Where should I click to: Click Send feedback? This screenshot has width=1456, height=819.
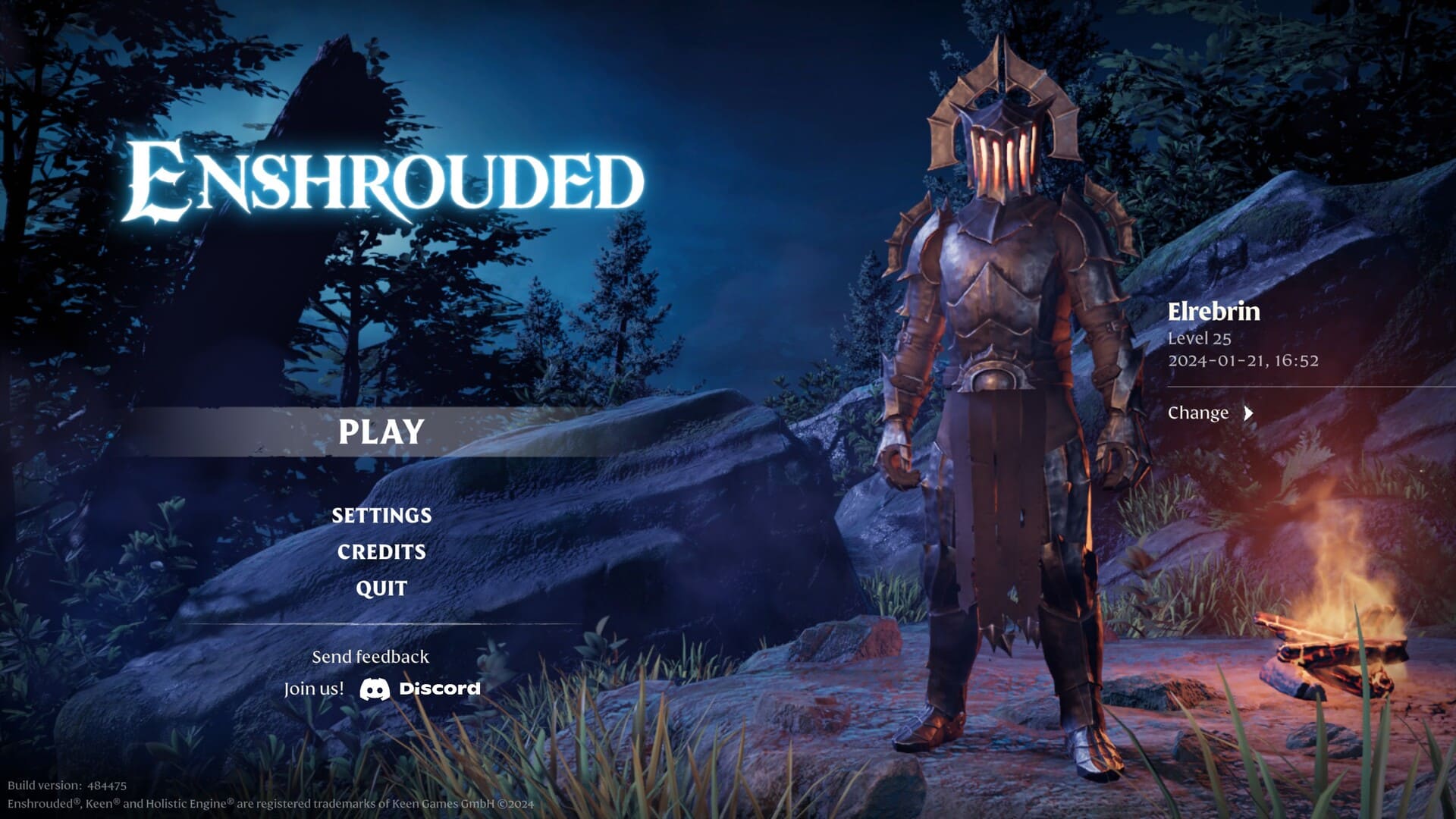point(369,655)
